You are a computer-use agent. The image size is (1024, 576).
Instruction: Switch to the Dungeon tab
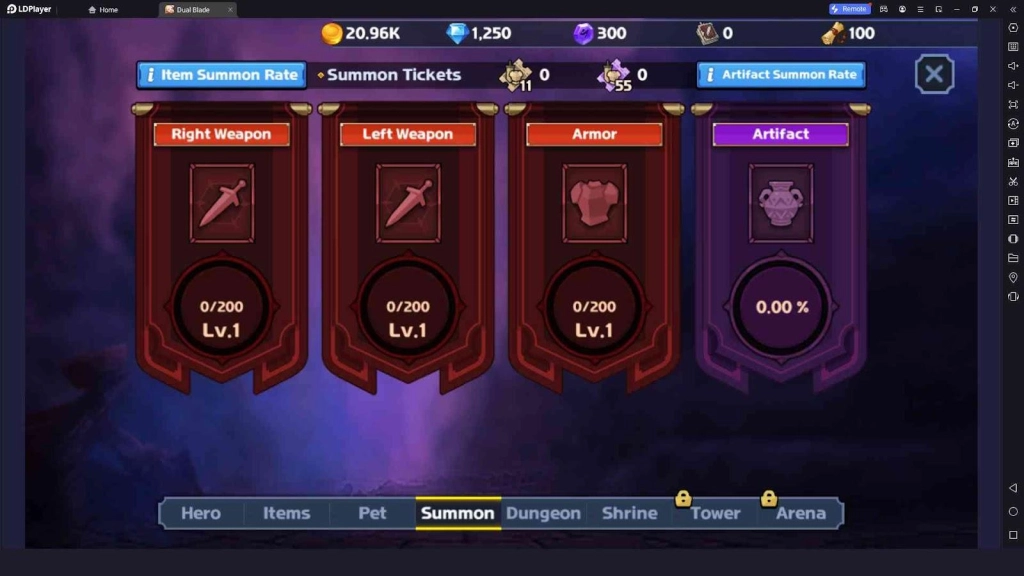point(543,513)
